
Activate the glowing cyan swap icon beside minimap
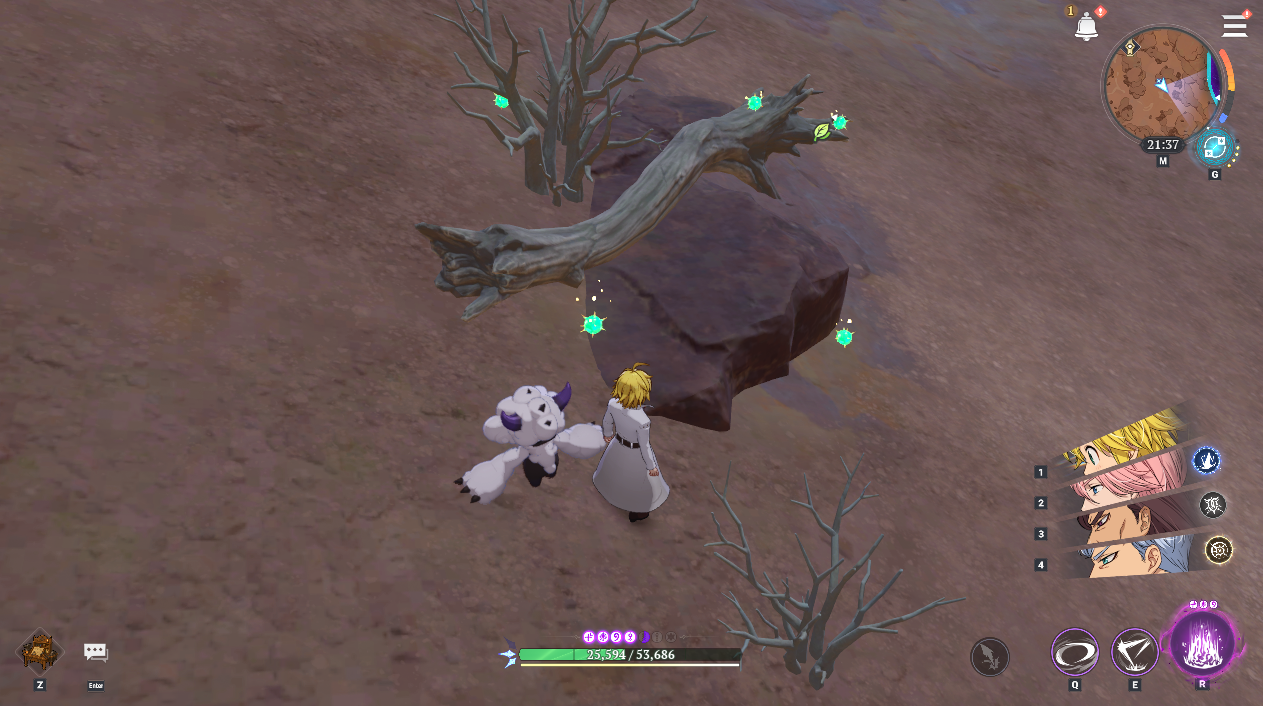[1214, 148]
